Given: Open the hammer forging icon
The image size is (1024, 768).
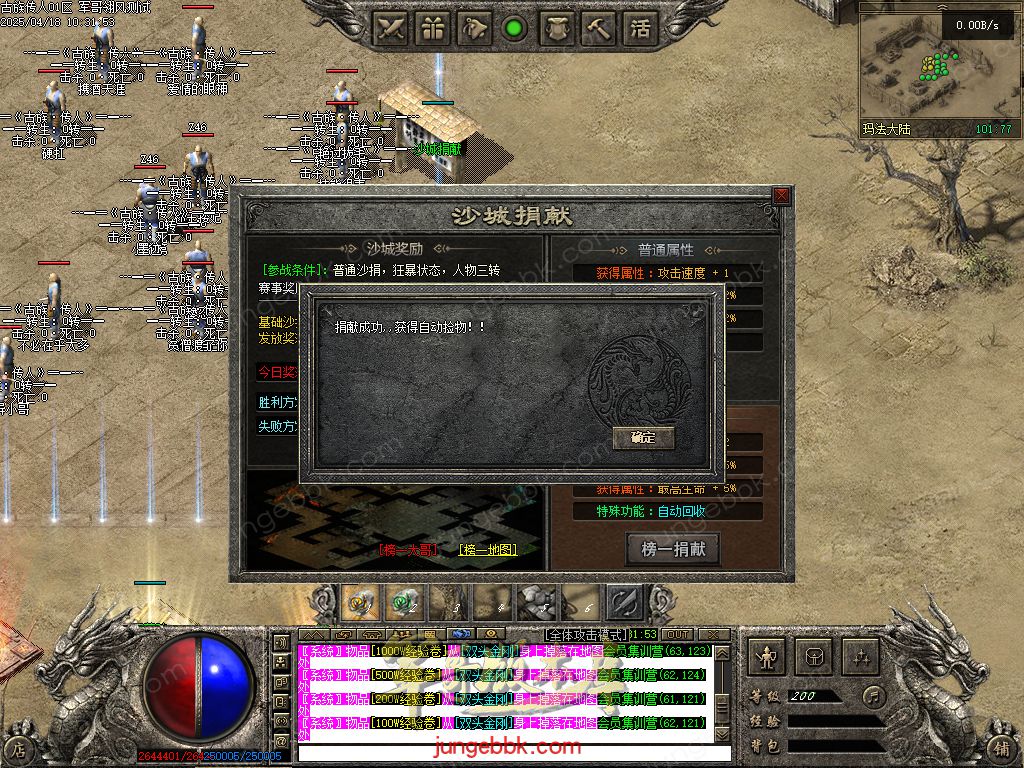Looking at the screenshot, I should (599, 29).
